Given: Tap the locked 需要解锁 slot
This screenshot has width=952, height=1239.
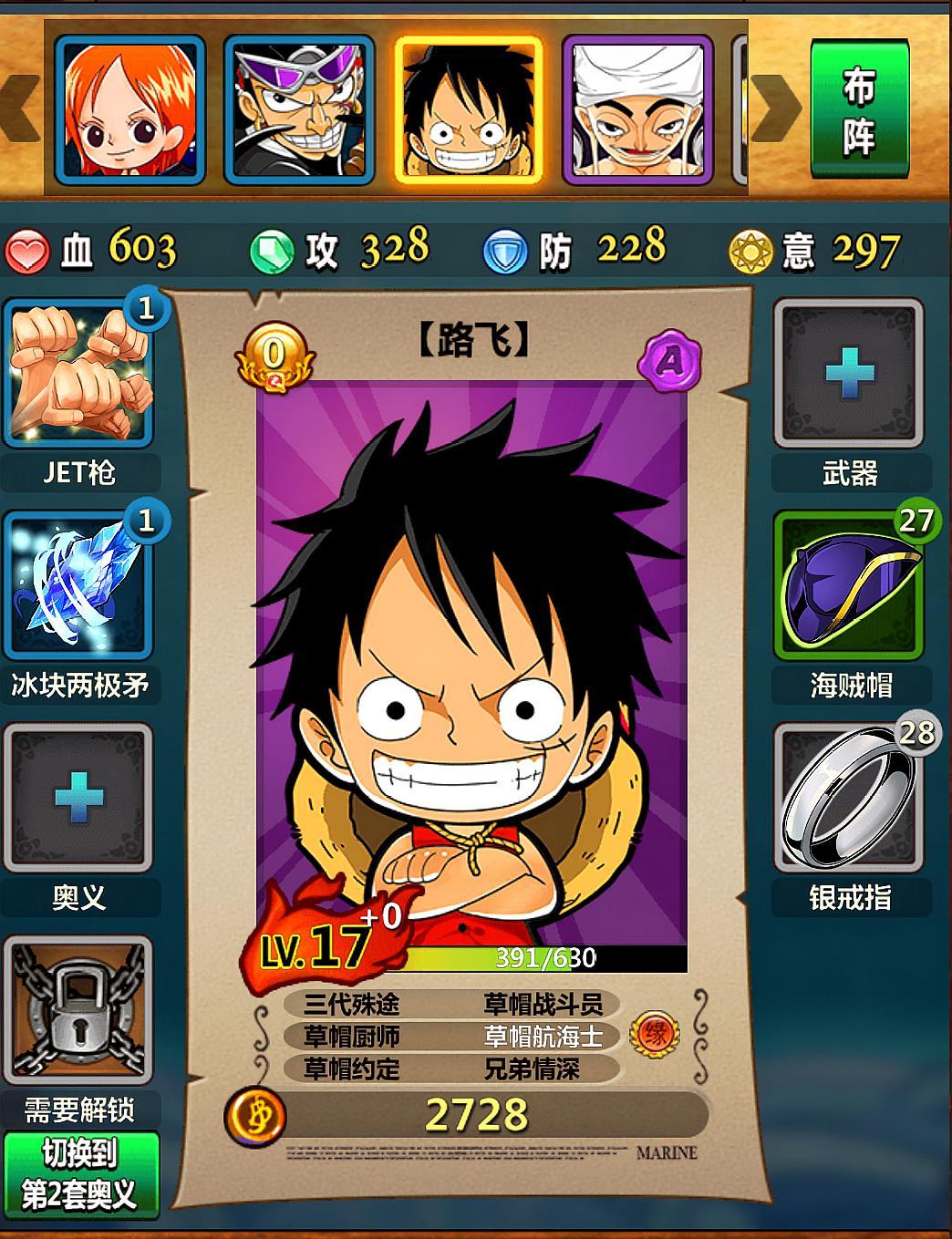Looking at the screenshot, I should click(78, 1010).
